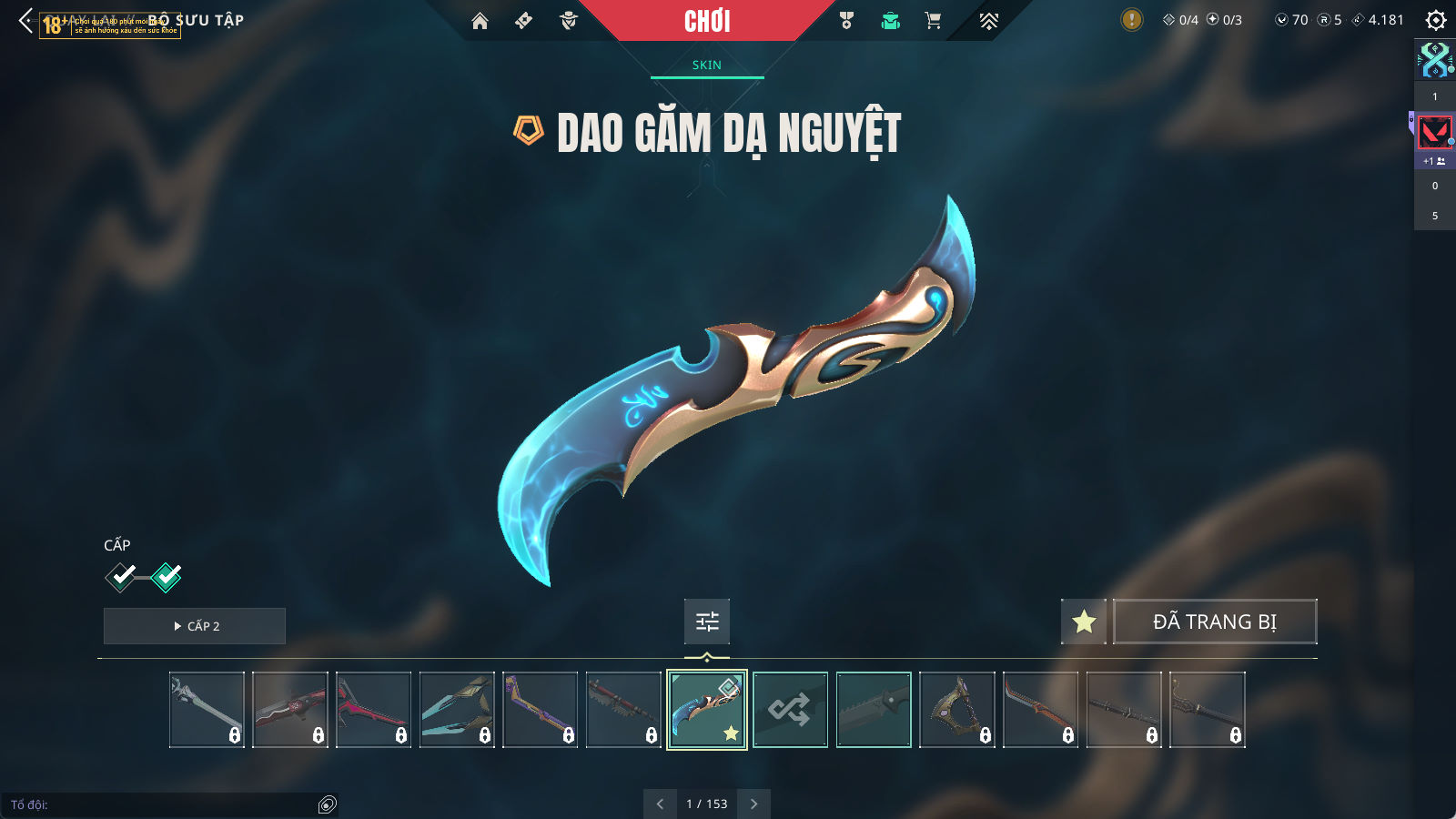This screenshot has width=1456, height=819.
Task: Expand the CẤP 2 level button
Action: (x=195, y=626)
